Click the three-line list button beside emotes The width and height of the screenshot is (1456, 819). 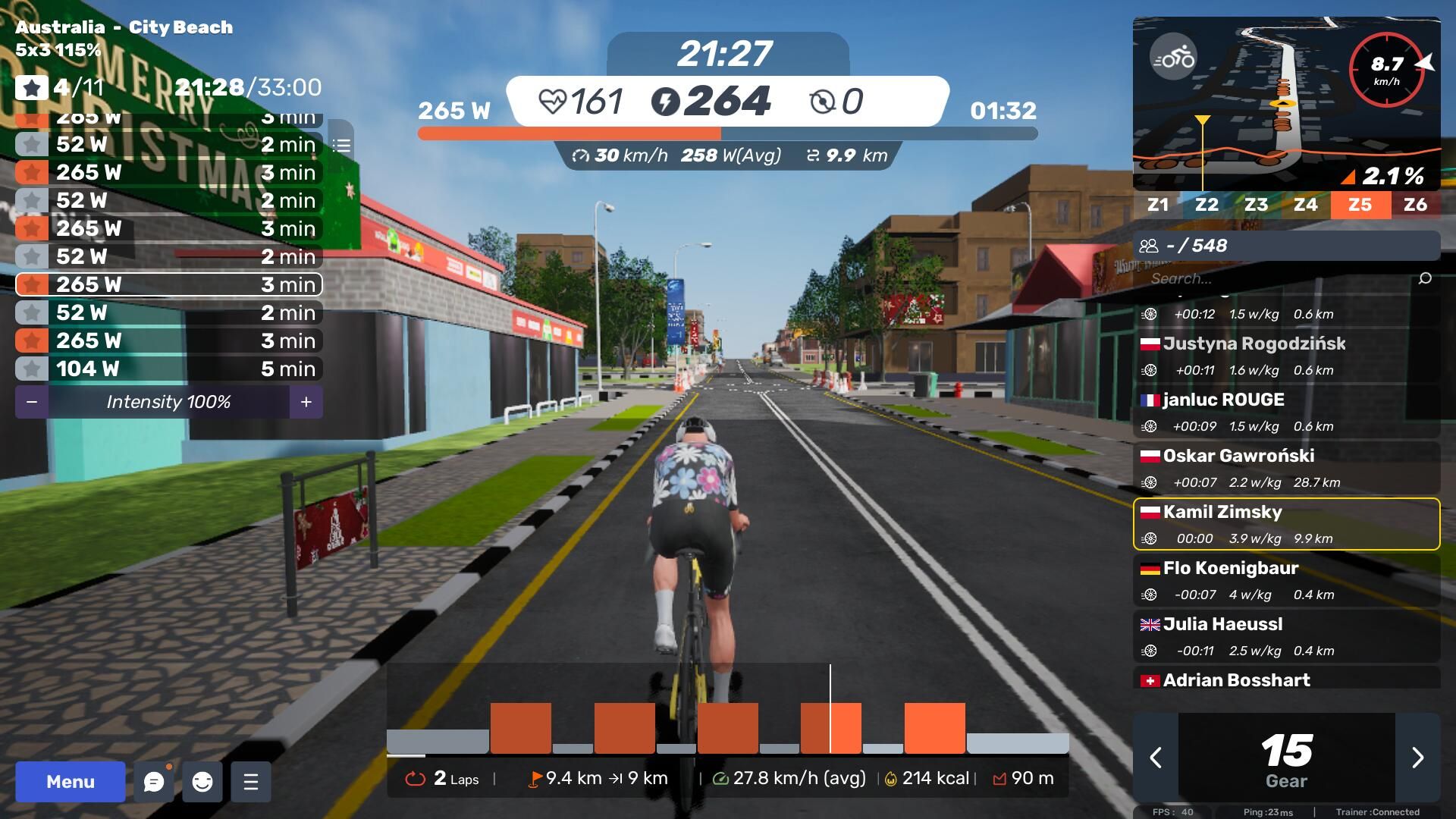coord(251,782)
